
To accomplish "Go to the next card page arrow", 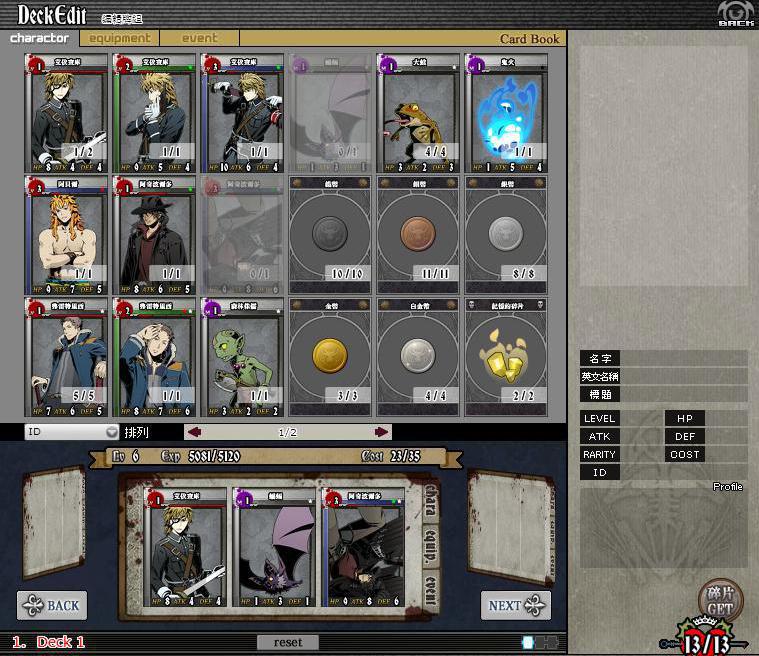I will coord(382,432).
